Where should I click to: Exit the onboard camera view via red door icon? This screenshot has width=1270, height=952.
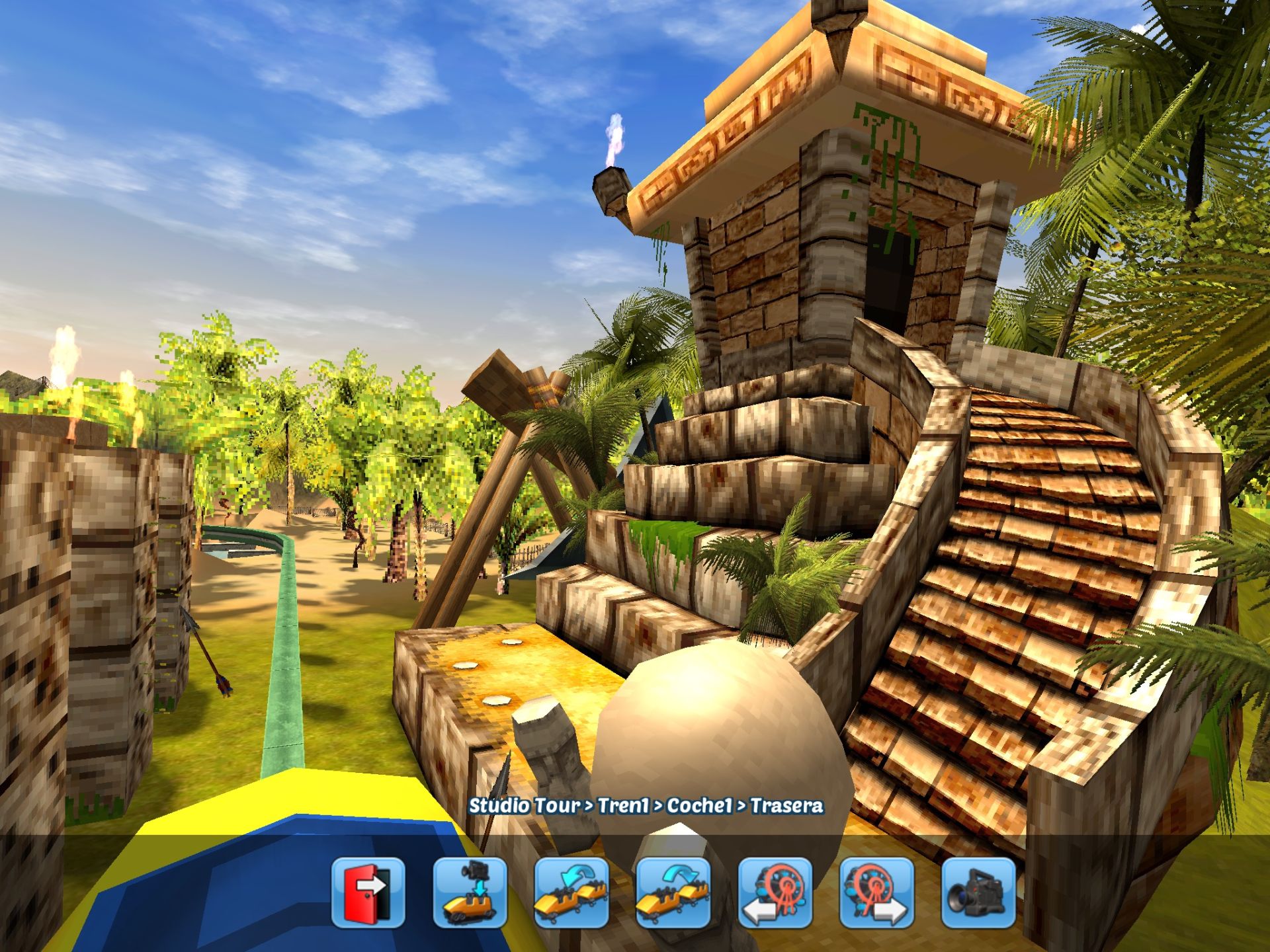coord(368,894)
